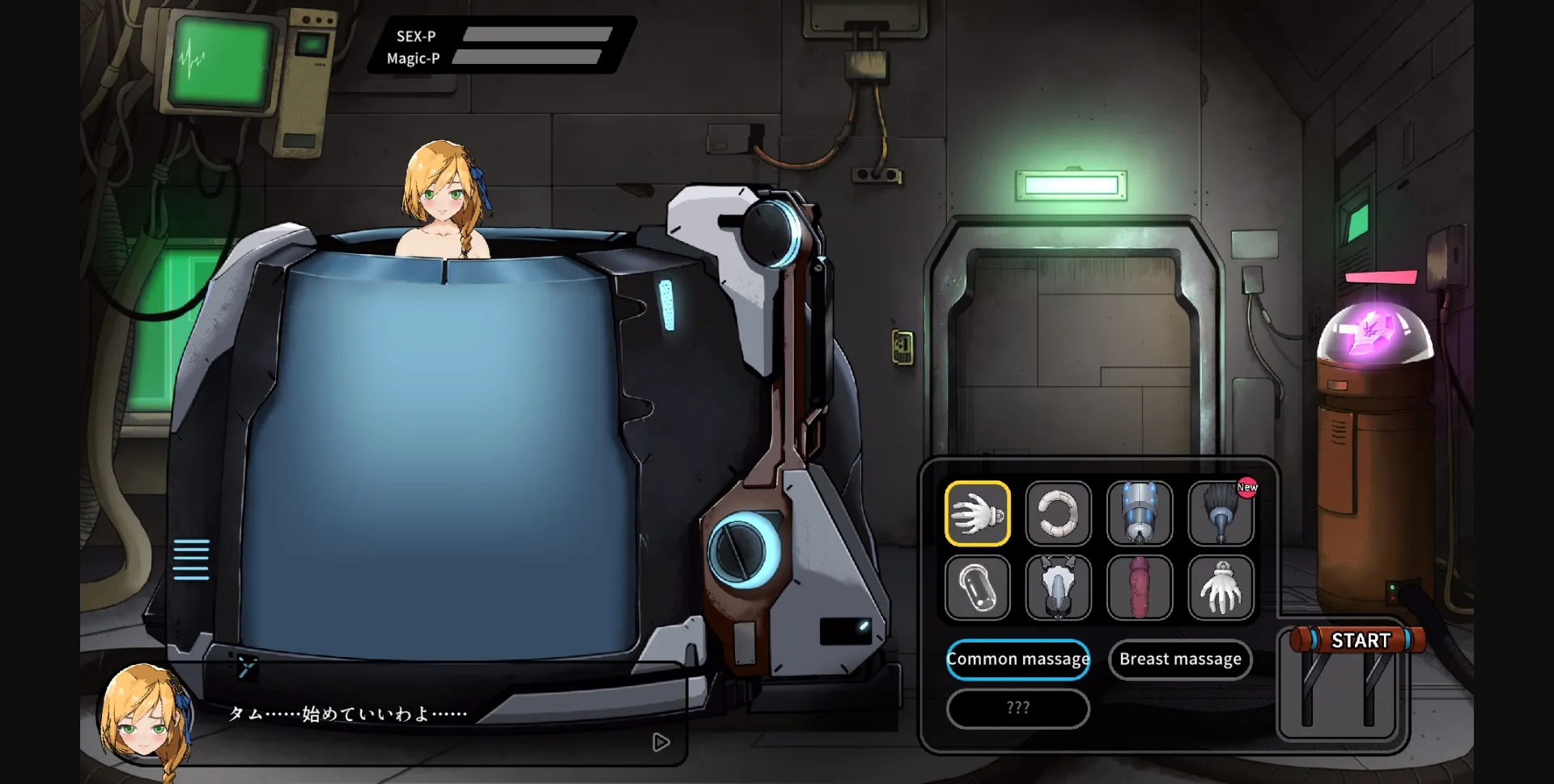Select the Common massage tab
This screenshot has height=784, width=1554.
click(1018, 659)
